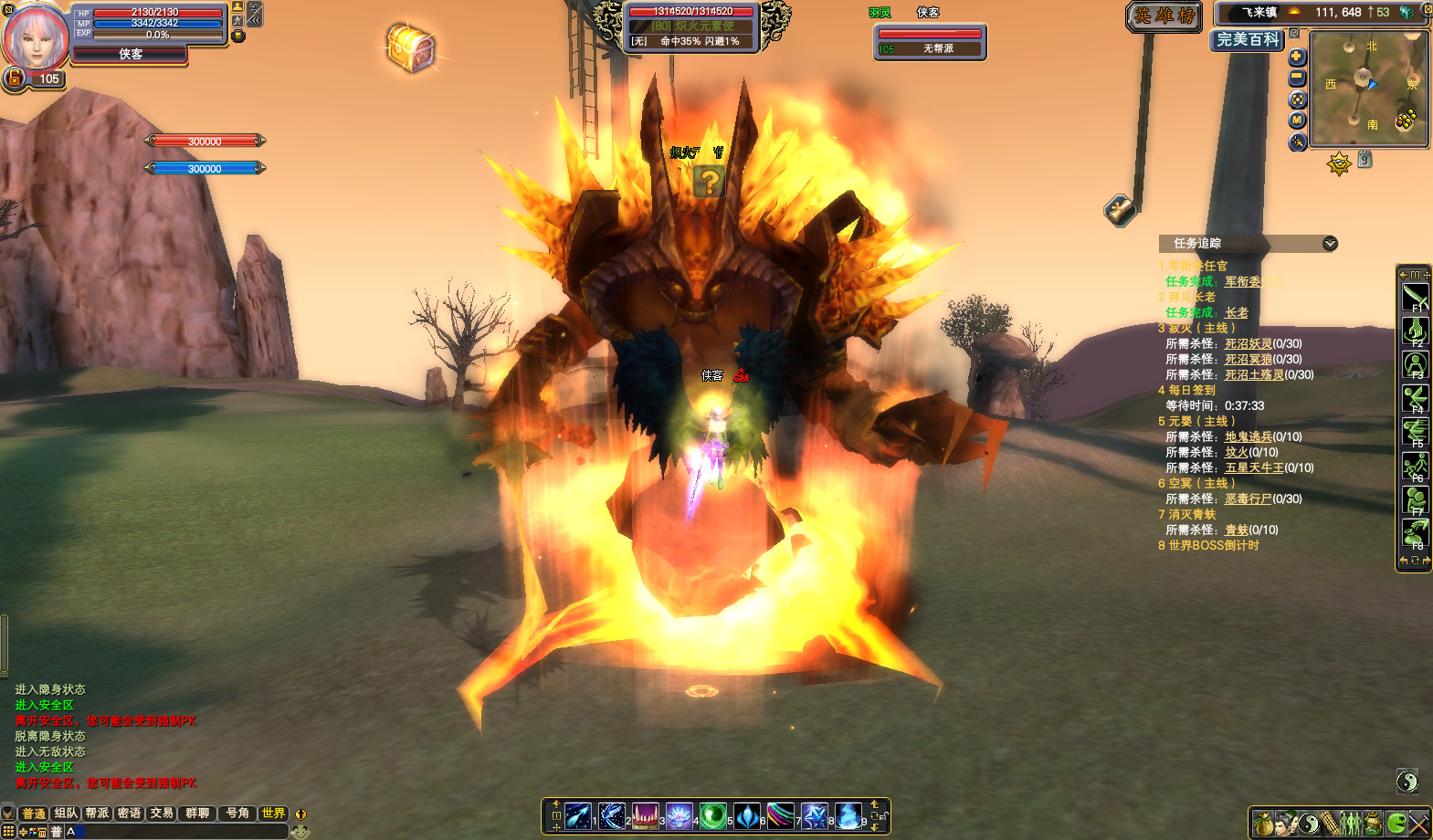Open the 完美百科 encyclopedia
1433x840 pixels.
point(1248,40)
